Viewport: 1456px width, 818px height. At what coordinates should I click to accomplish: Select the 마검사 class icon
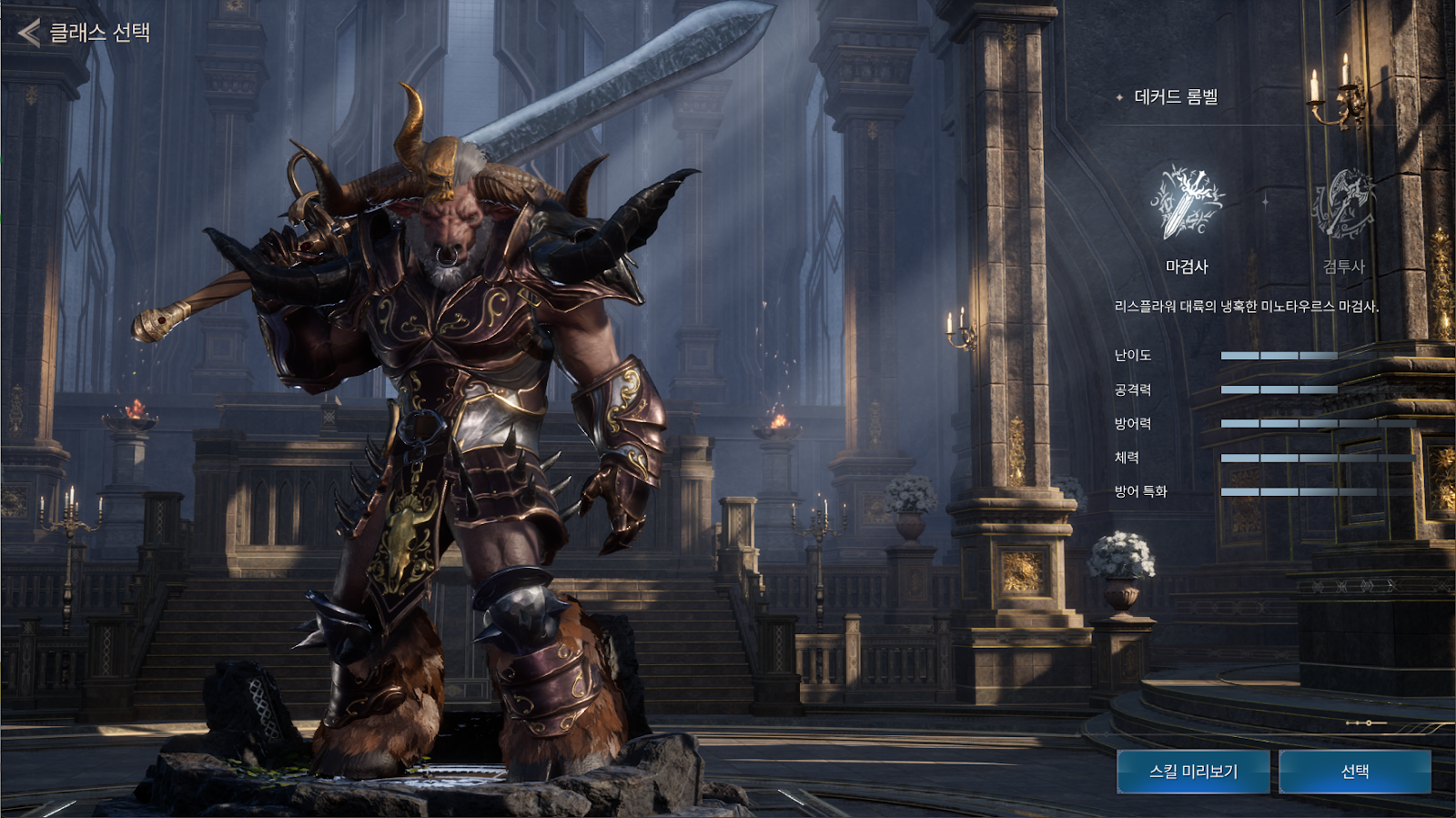[1187, 203]
